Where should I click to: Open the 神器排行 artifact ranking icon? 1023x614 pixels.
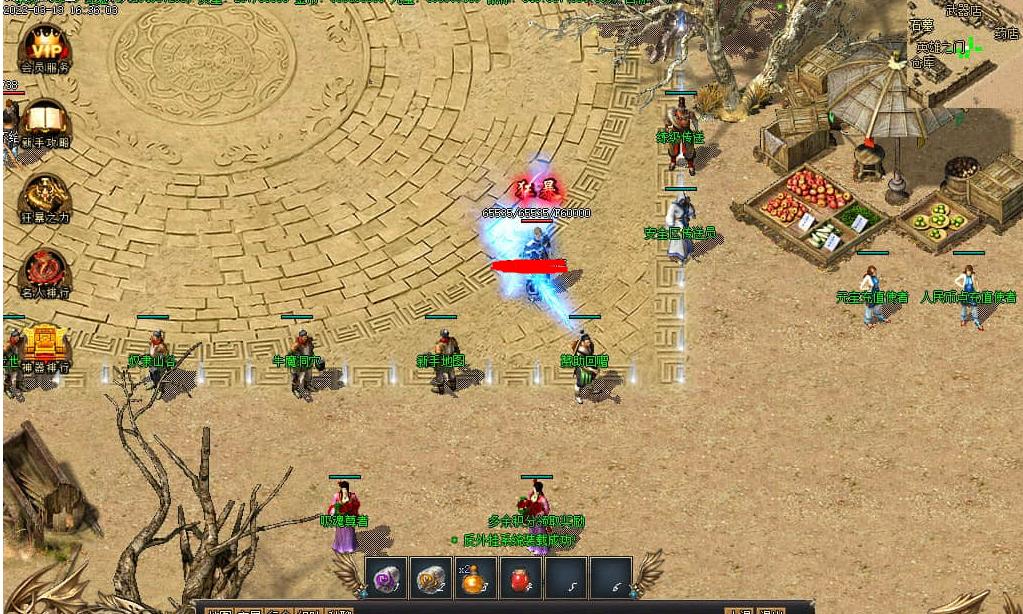pyautogui.click(x=45, y=345)
